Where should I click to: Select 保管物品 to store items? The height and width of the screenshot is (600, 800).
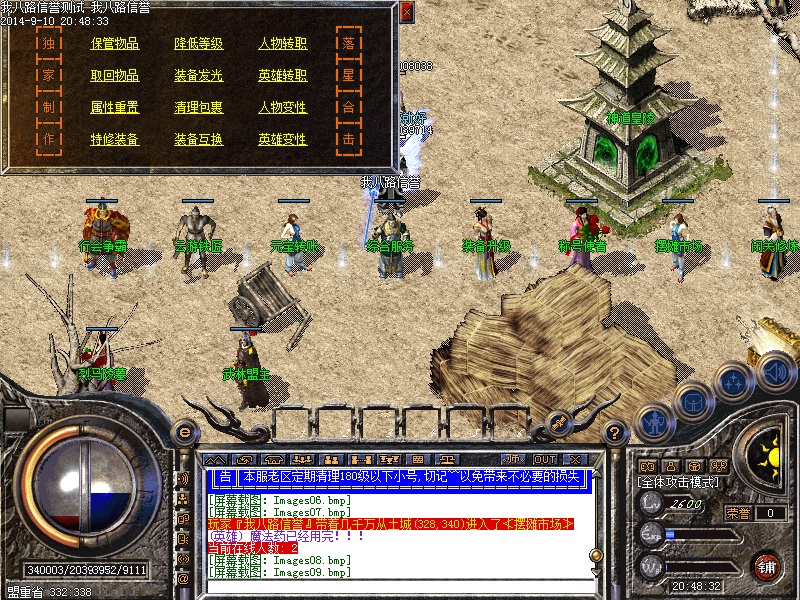pos(115,44)
